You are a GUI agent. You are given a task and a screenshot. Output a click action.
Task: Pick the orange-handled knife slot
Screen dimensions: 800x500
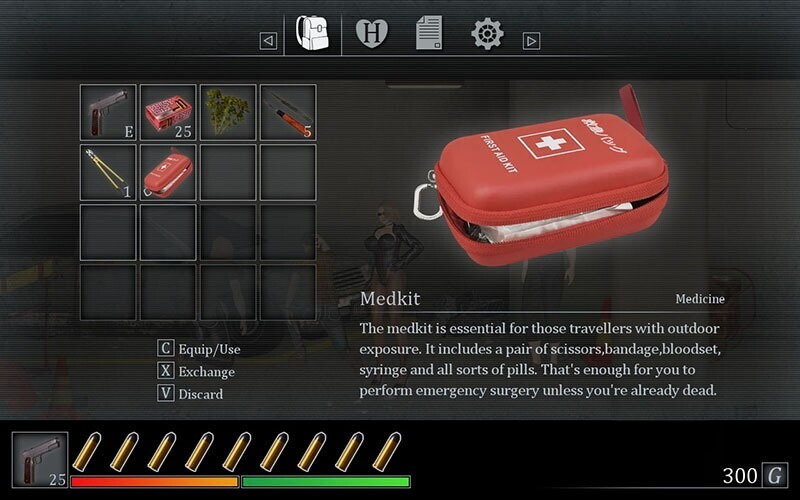(288, 112)
